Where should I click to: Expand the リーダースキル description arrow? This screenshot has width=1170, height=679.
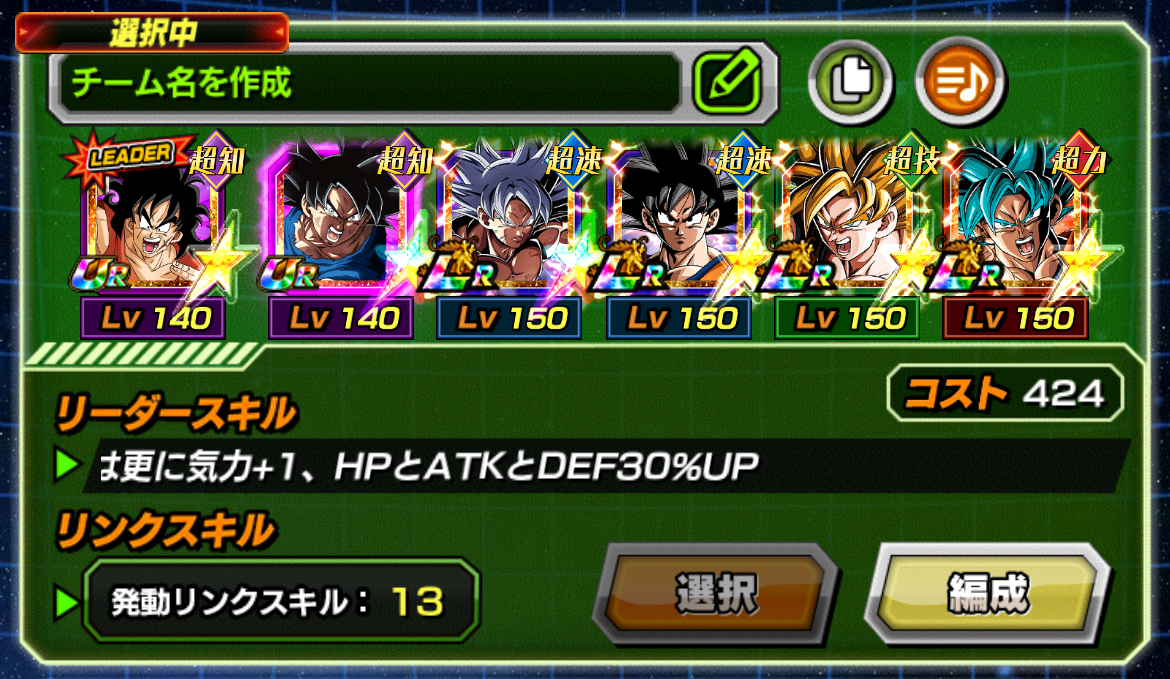point(67,465)
